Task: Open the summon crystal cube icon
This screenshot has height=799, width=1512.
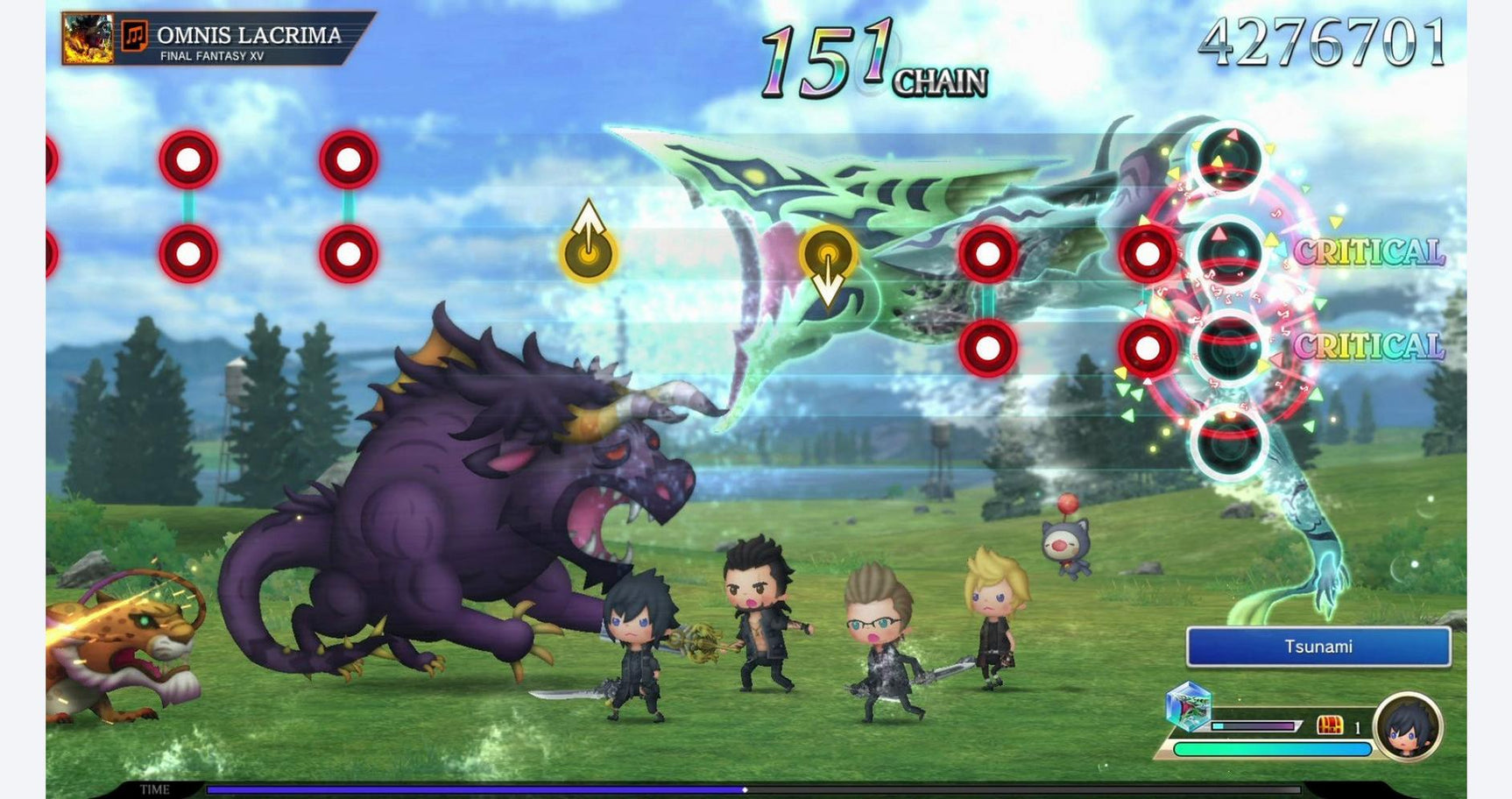Action: 1189,705
